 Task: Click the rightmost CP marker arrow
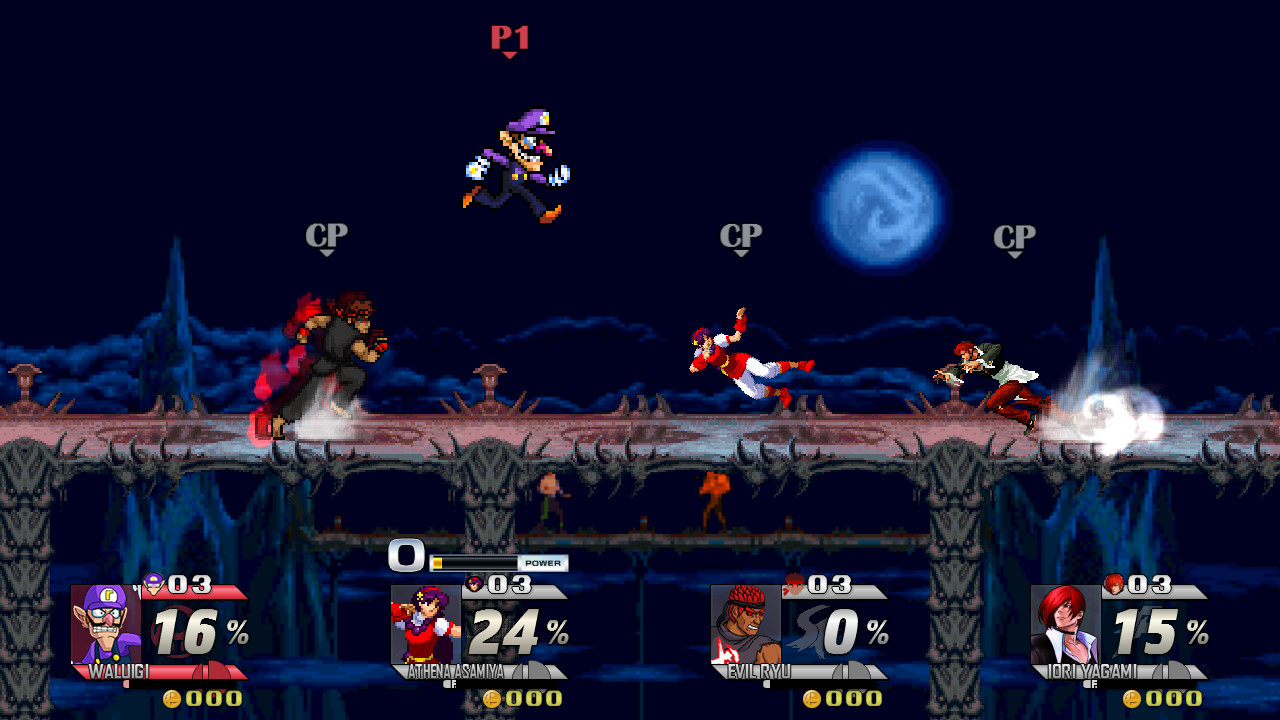pyautogui.click(x=1014, y=252)
